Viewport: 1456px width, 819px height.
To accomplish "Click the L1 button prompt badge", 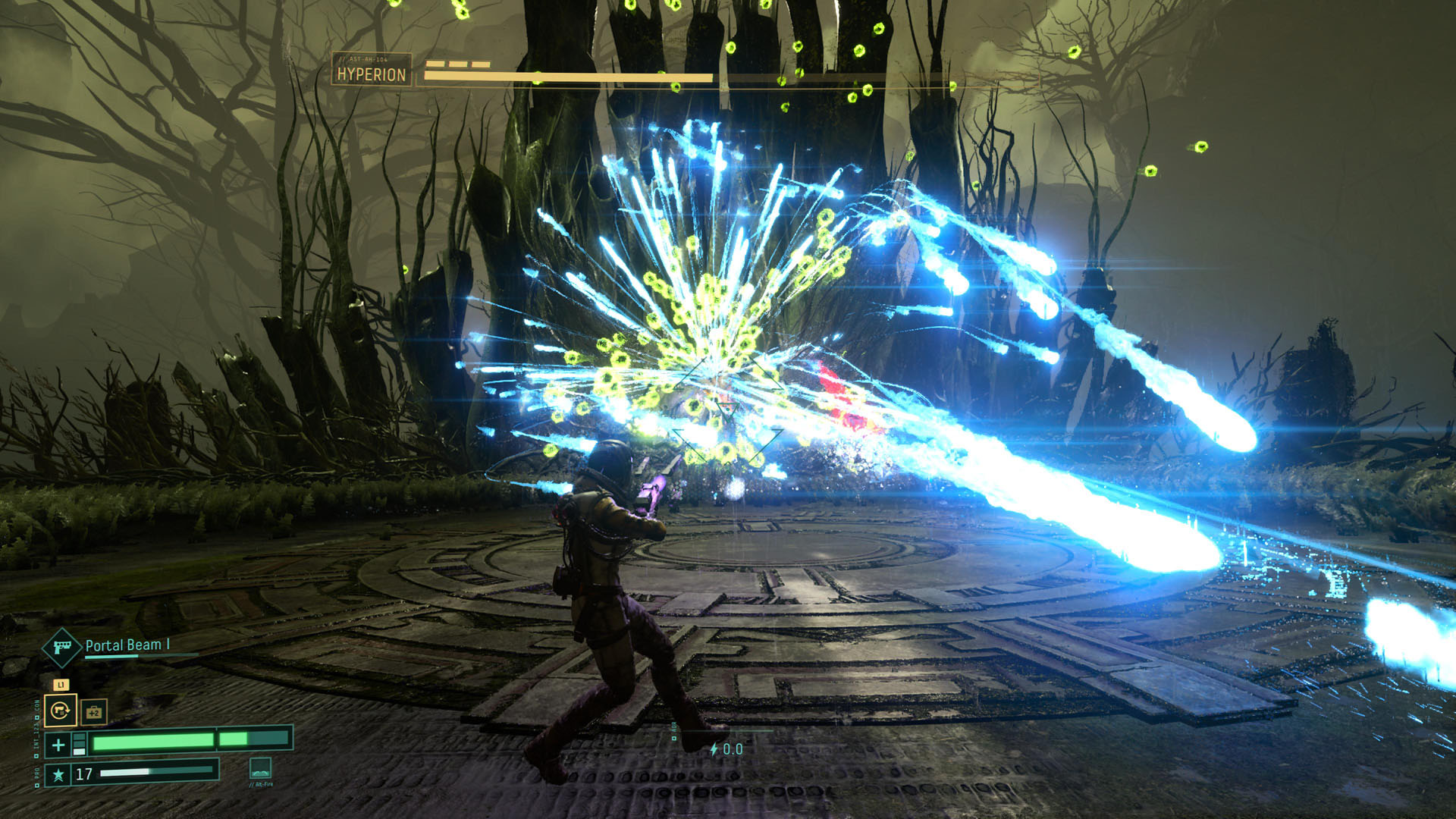I will pos(61,686).
